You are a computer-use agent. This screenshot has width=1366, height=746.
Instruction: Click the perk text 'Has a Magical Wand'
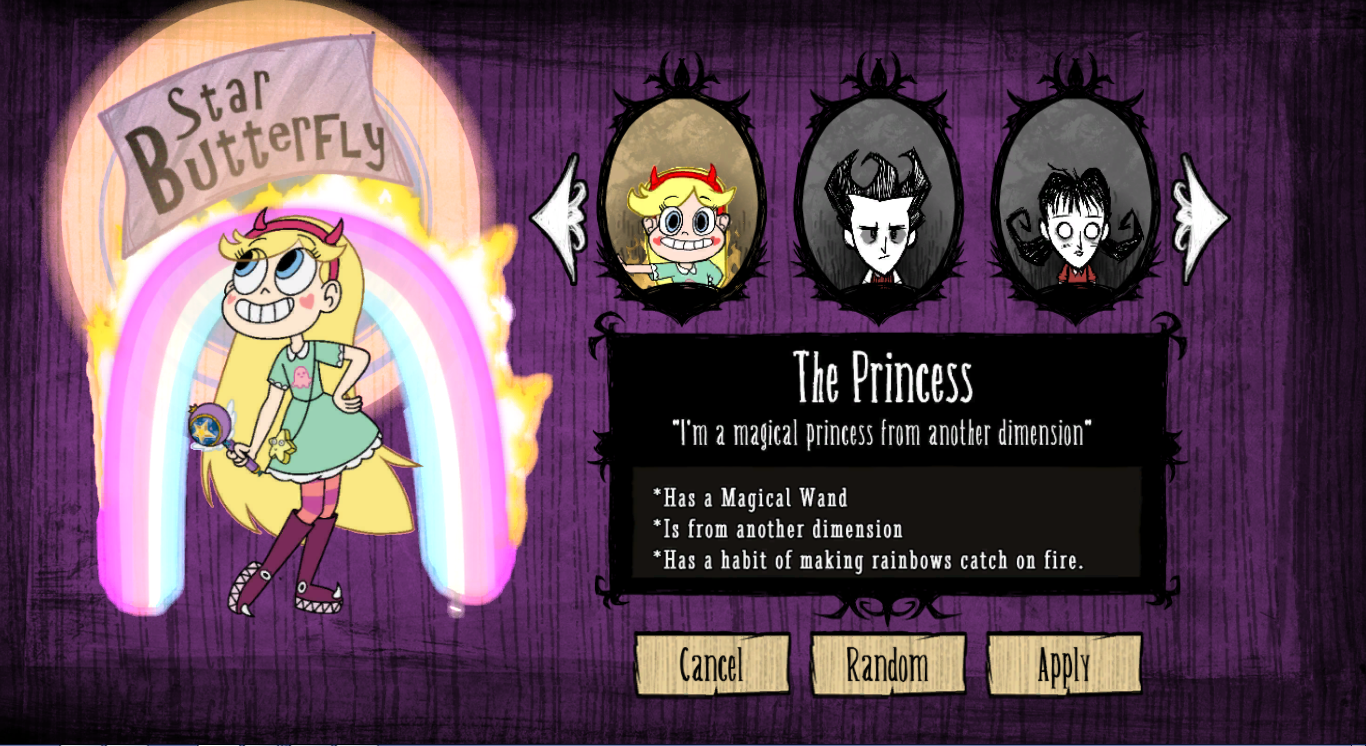point(751,497)
